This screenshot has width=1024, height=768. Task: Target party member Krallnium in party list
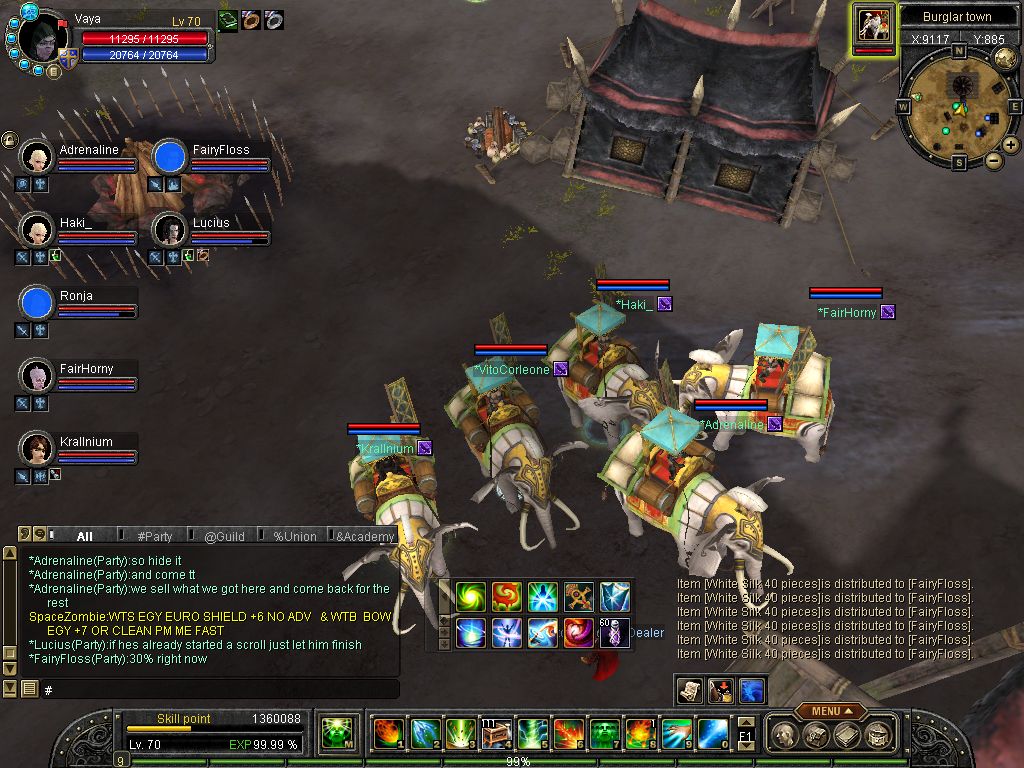38,448
